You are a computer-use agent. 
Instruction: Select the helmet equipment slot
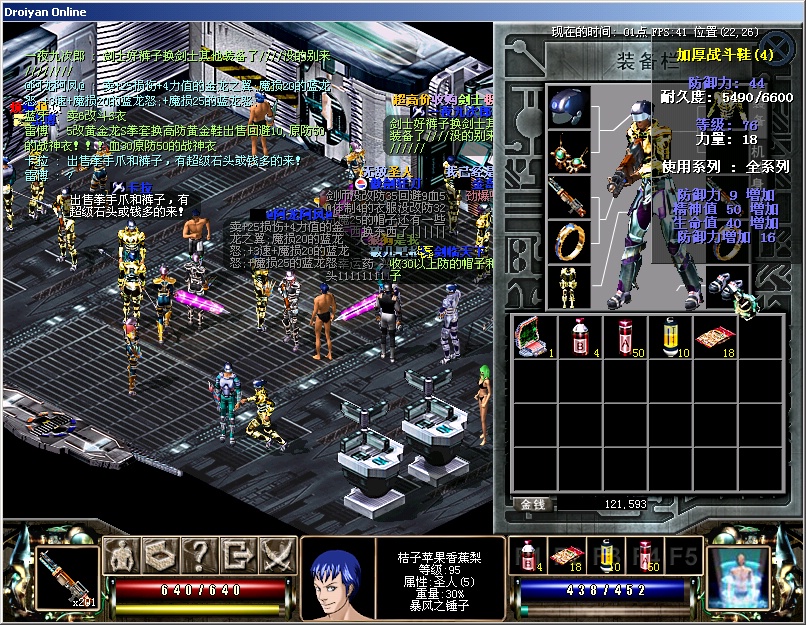tap(568, 107)
